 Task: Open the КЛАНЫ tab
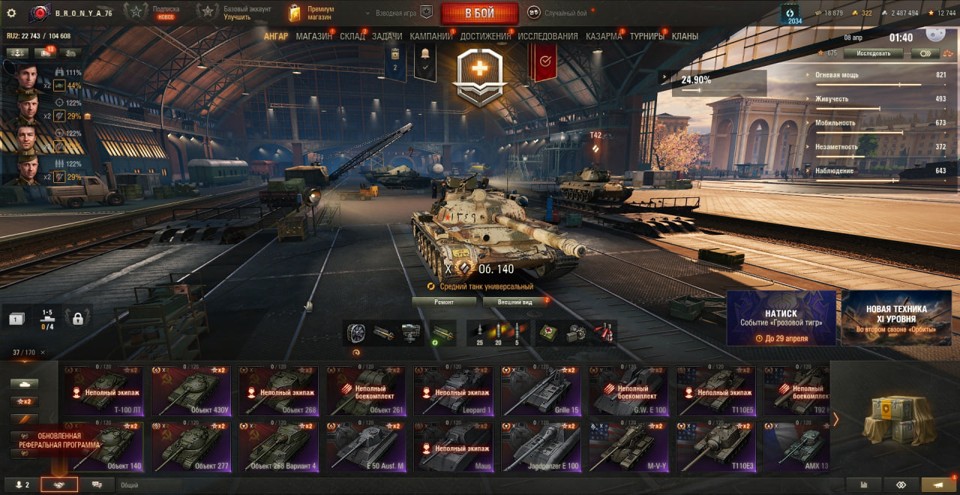(685, 36)
